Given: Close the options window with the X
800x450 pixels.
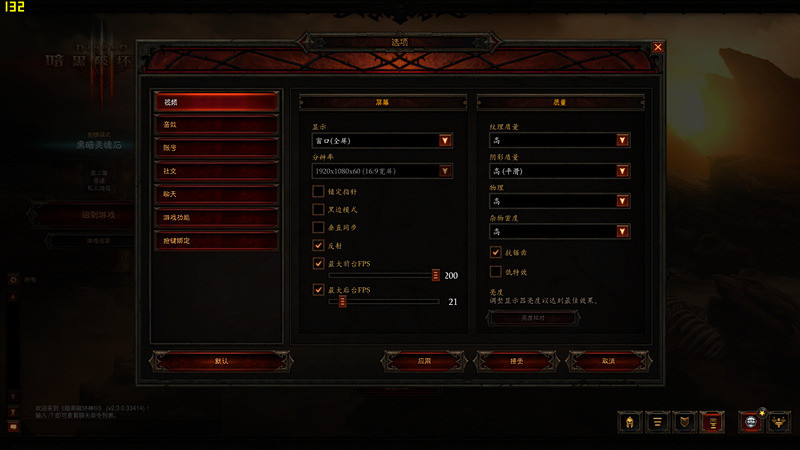Looking at the screenshot, I should tap(658, 47).
